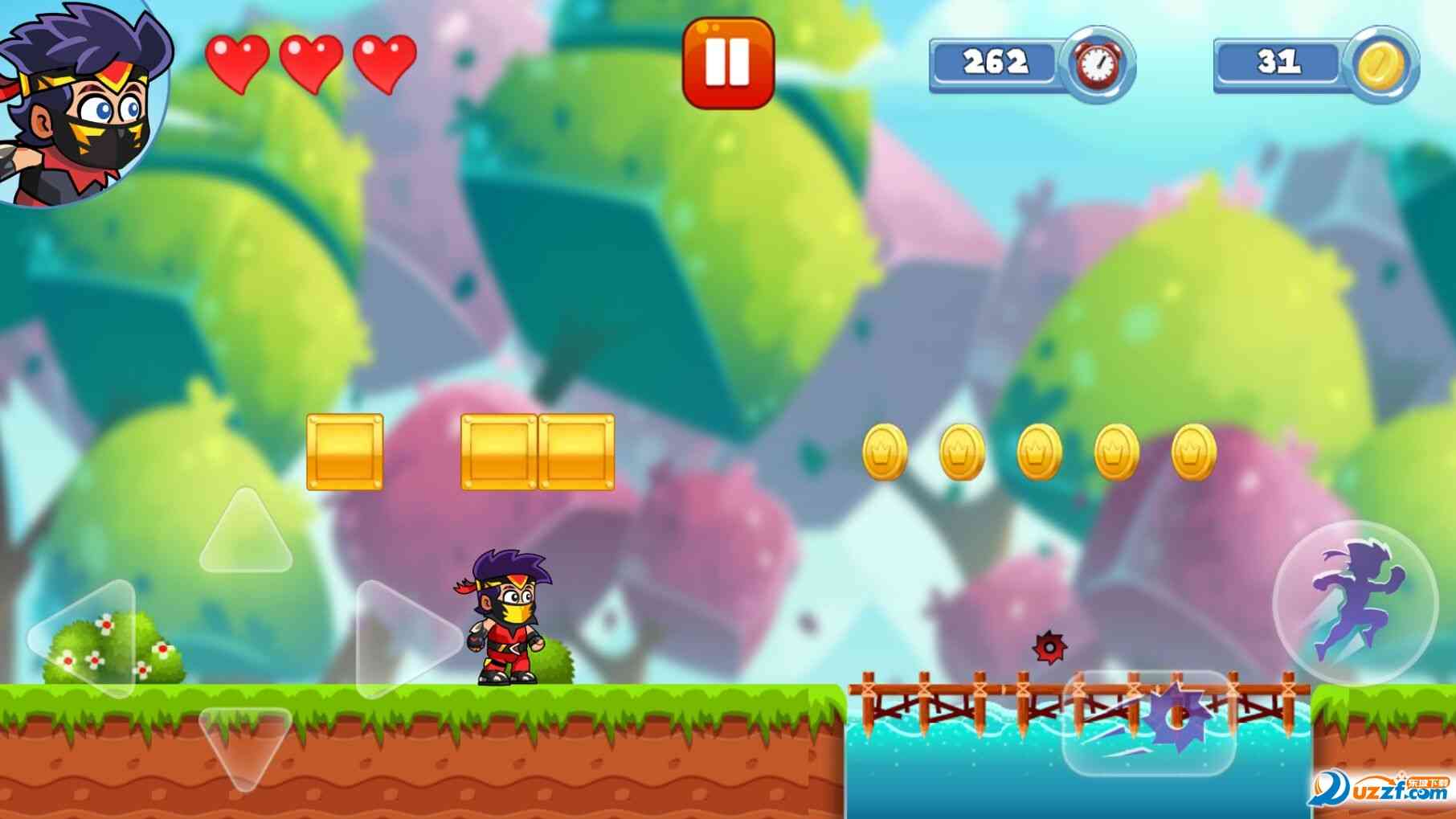
Task: Move right with the right arrow
Action: pos(406,639)
